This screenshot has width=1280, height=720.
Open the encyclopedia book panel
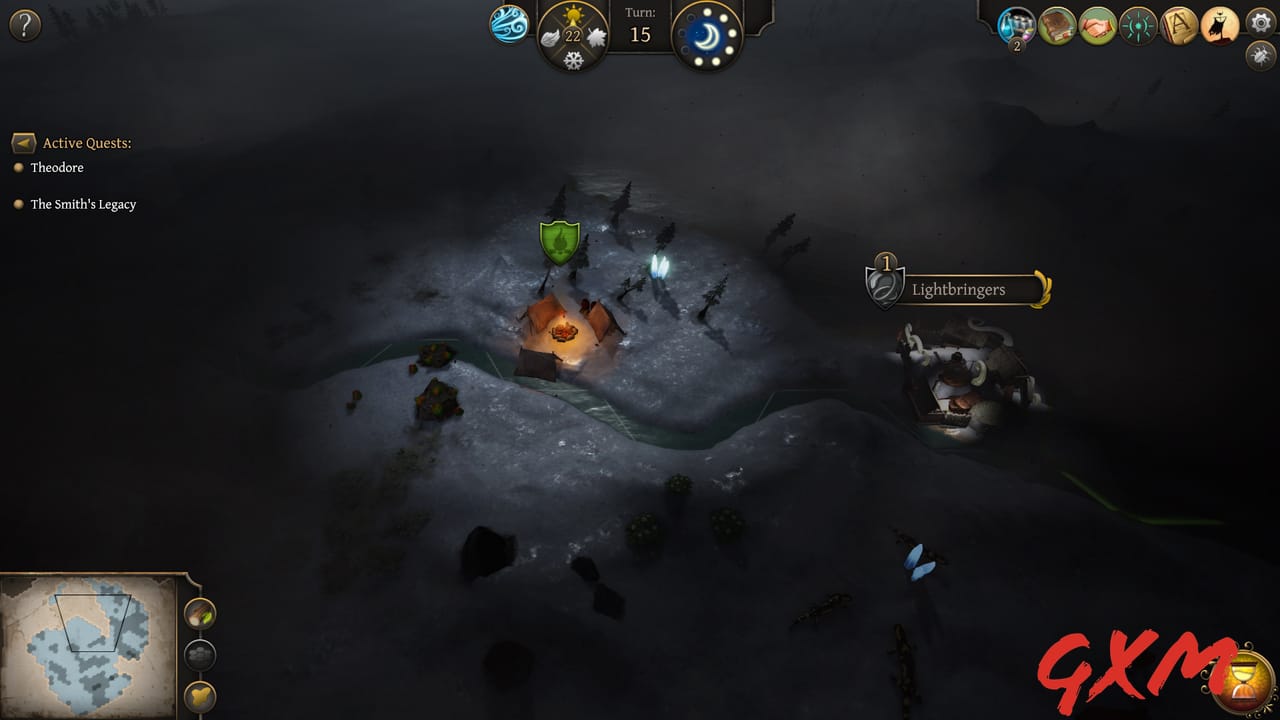tap(1055, 25)
